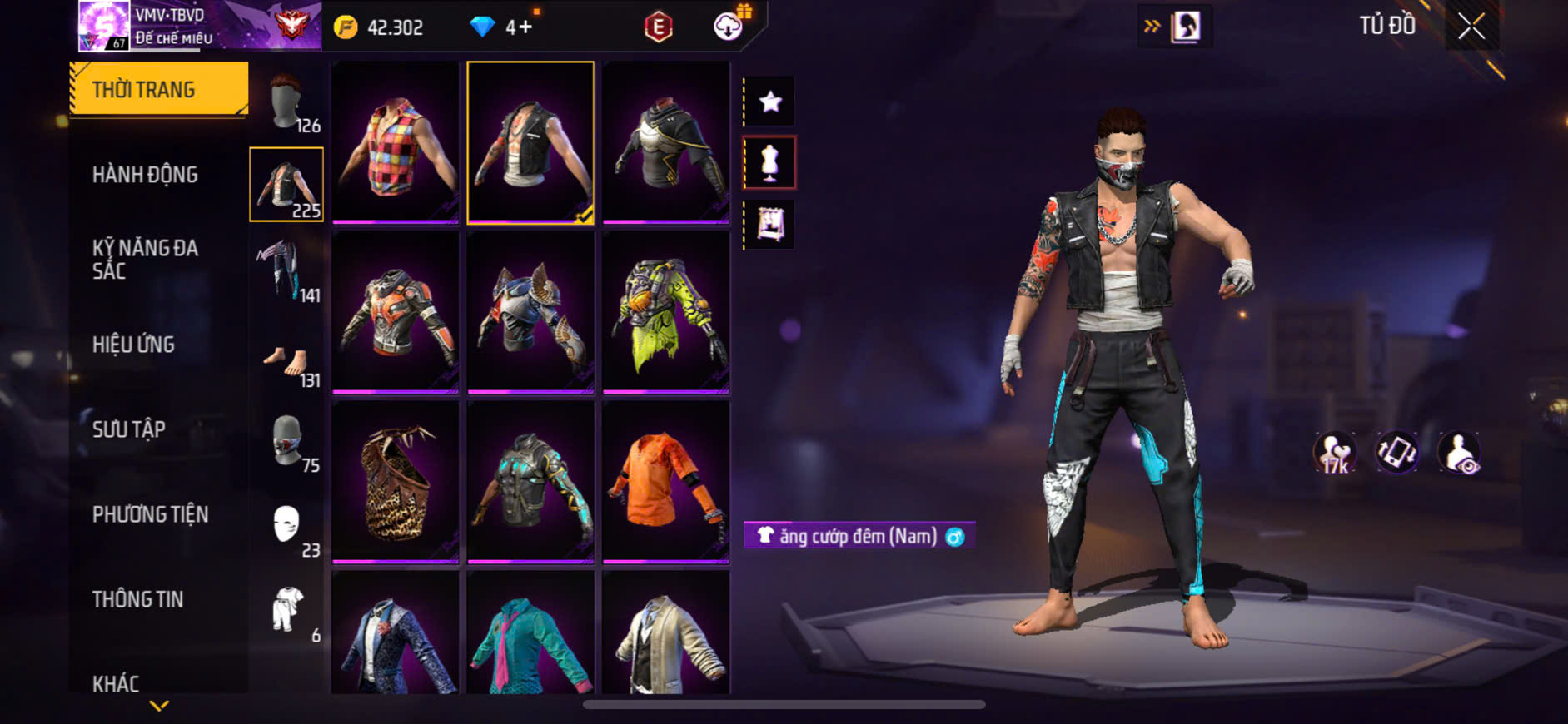Equip the colorful checkered shirt

(396, 141)
